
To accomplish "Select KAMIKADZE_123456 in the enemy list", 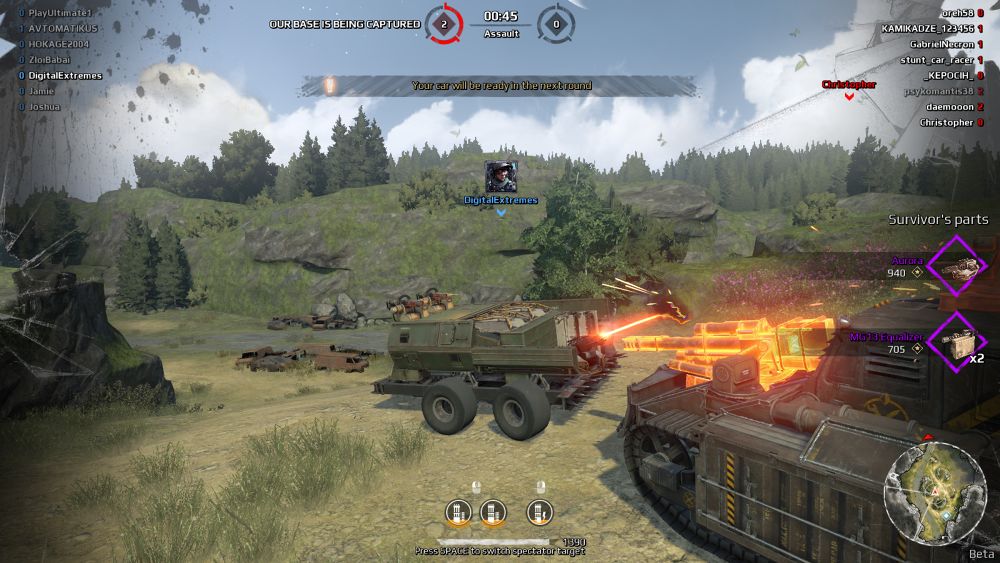I will pyautogui.click(x=926, y=28).
